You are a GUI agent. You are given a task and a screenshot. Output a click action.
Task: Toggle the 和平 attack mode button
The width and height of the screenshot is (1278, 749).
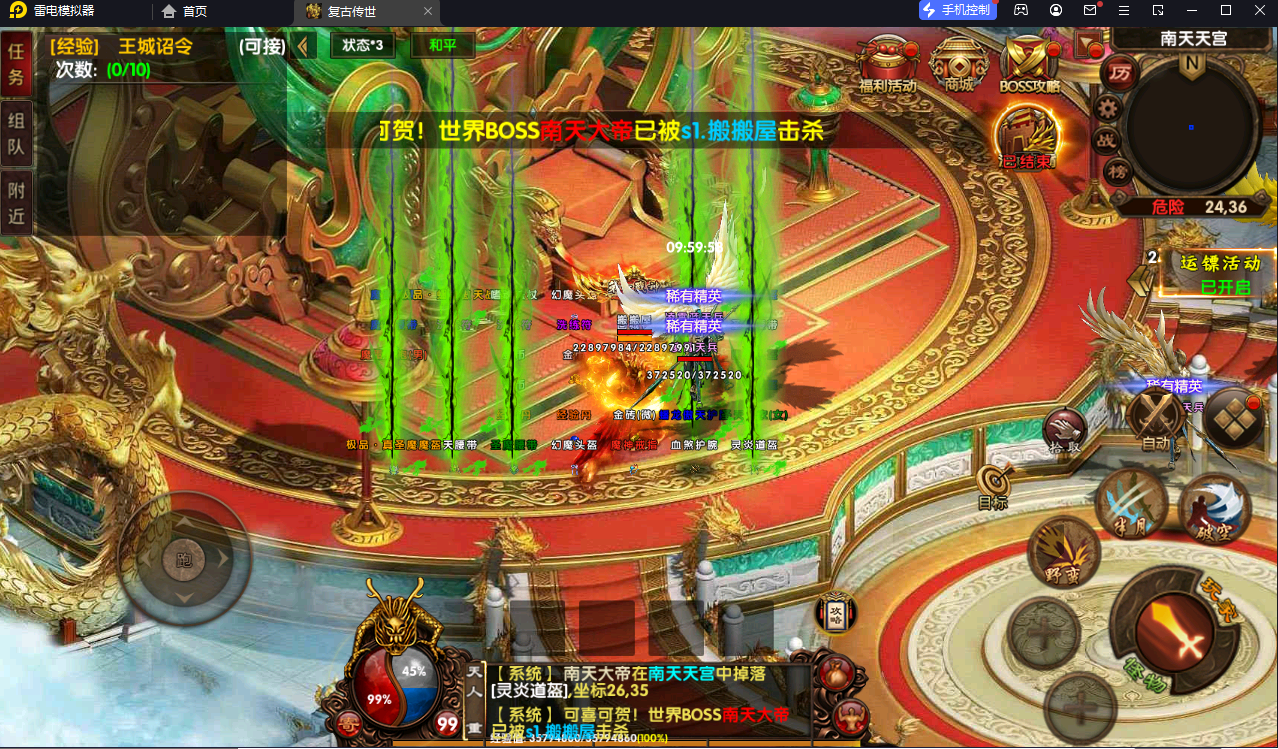[442, 46]
